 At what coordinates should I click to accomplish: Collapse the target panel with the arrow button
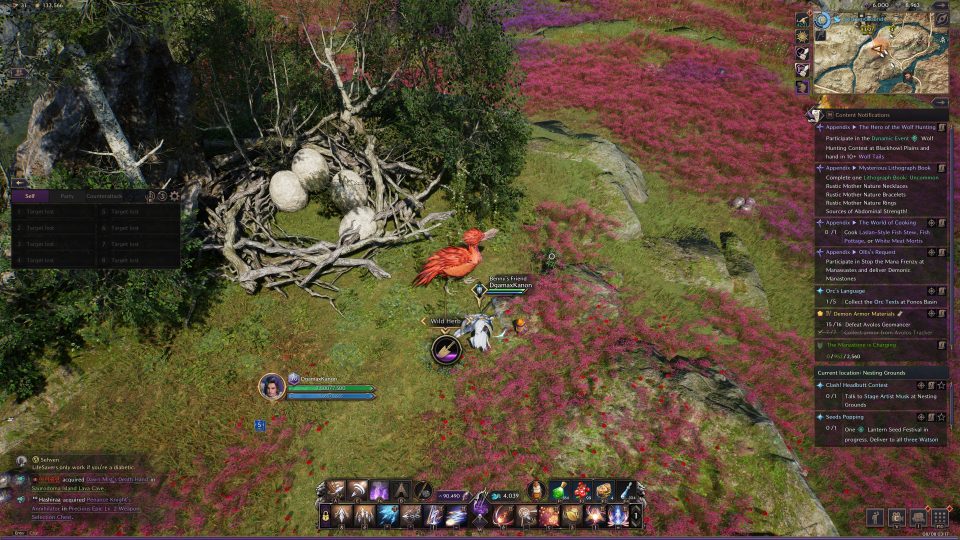[x=19, y=183]
